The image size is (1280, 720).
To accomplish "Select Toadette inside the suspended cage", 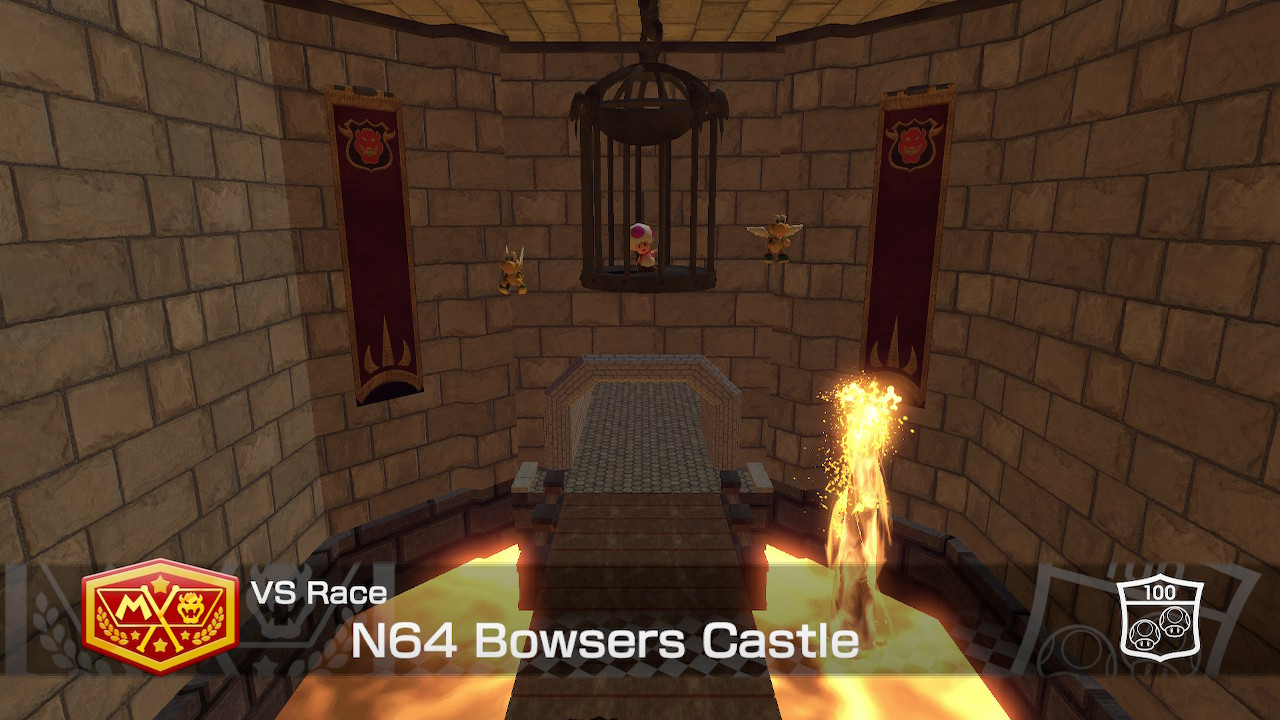I will pos(641,248).
